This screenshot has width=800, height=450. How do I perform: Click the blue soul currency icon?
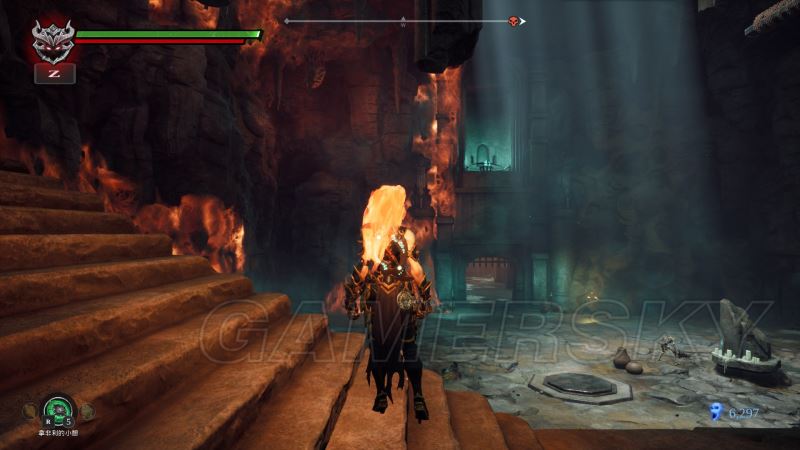click(x=715, y=410)
